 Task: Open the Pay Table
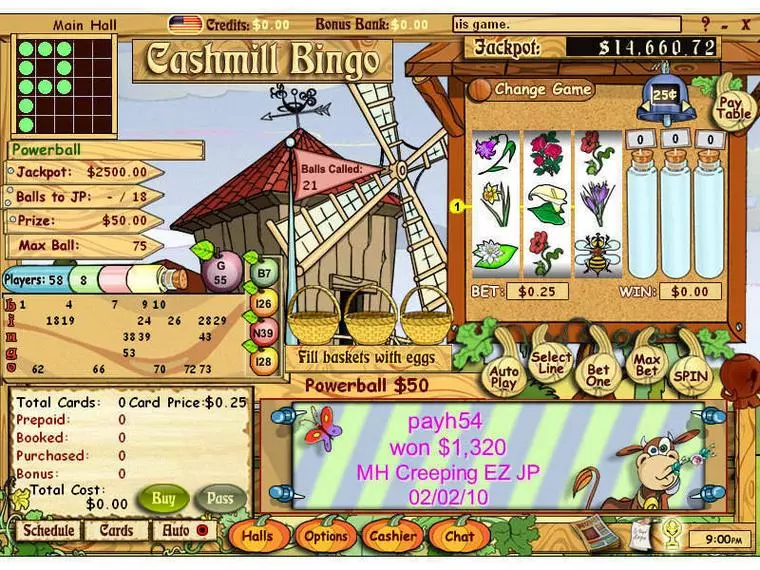click(733, 107)
